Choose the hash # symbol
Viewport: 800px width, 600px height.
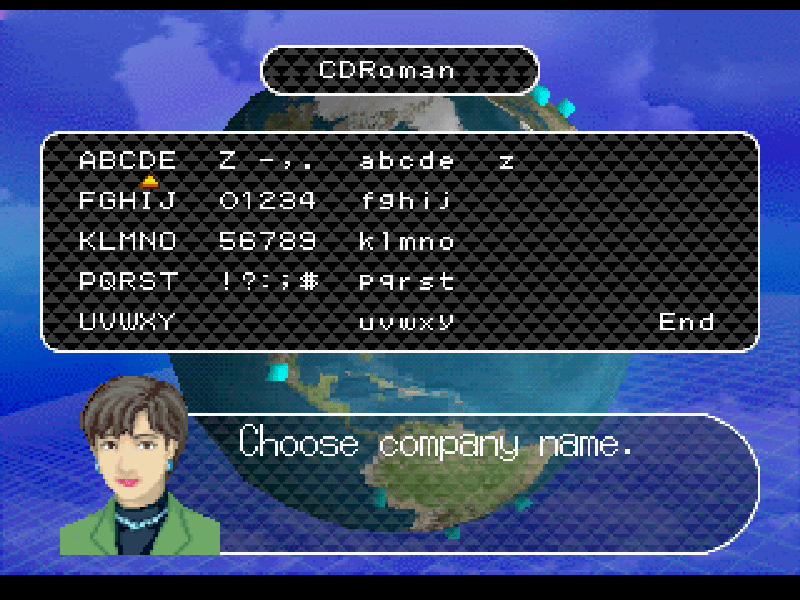tap(309, 282)
